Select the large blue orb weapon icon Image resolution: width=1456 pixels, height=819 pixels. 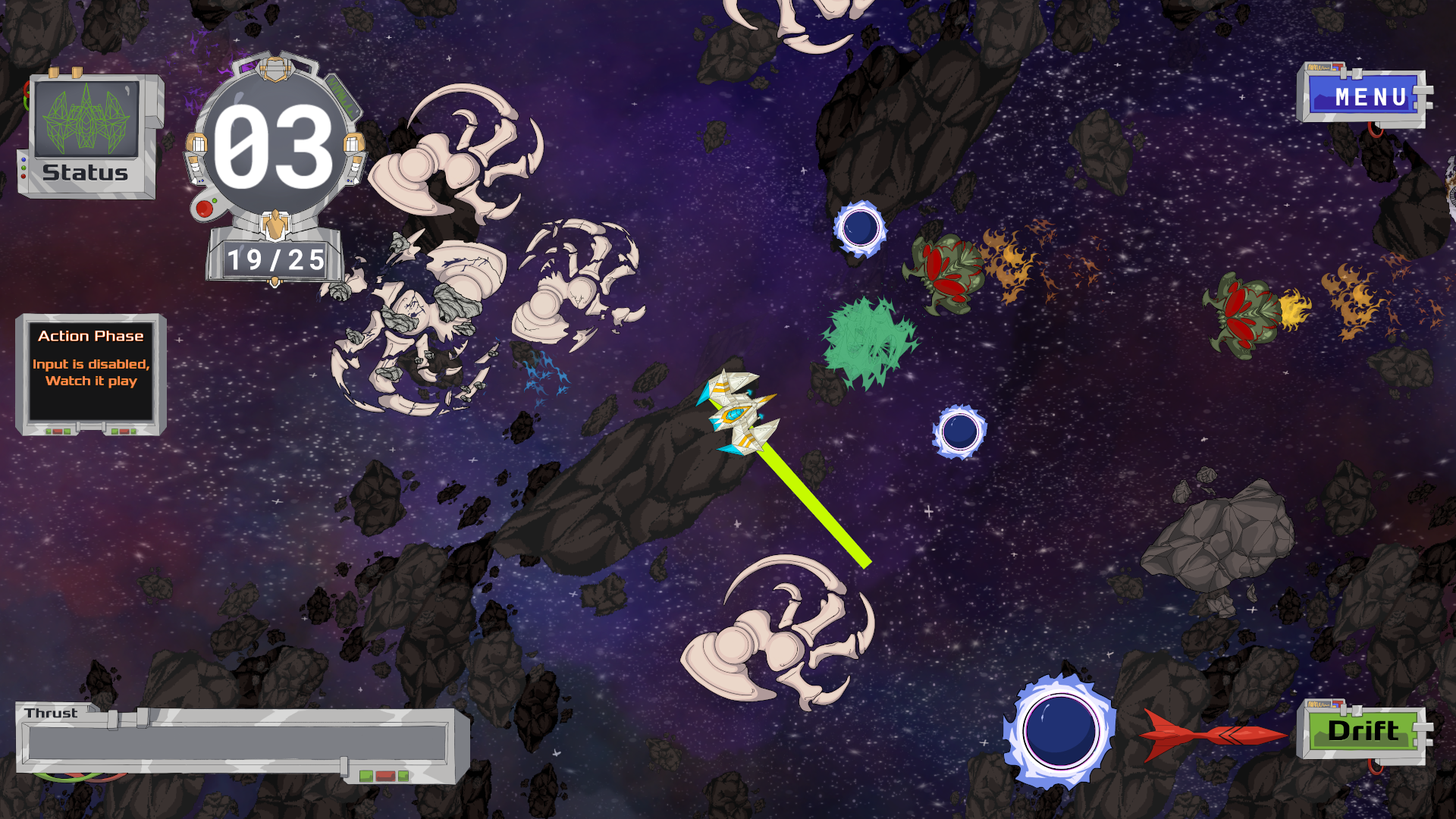coord(1059,731)
